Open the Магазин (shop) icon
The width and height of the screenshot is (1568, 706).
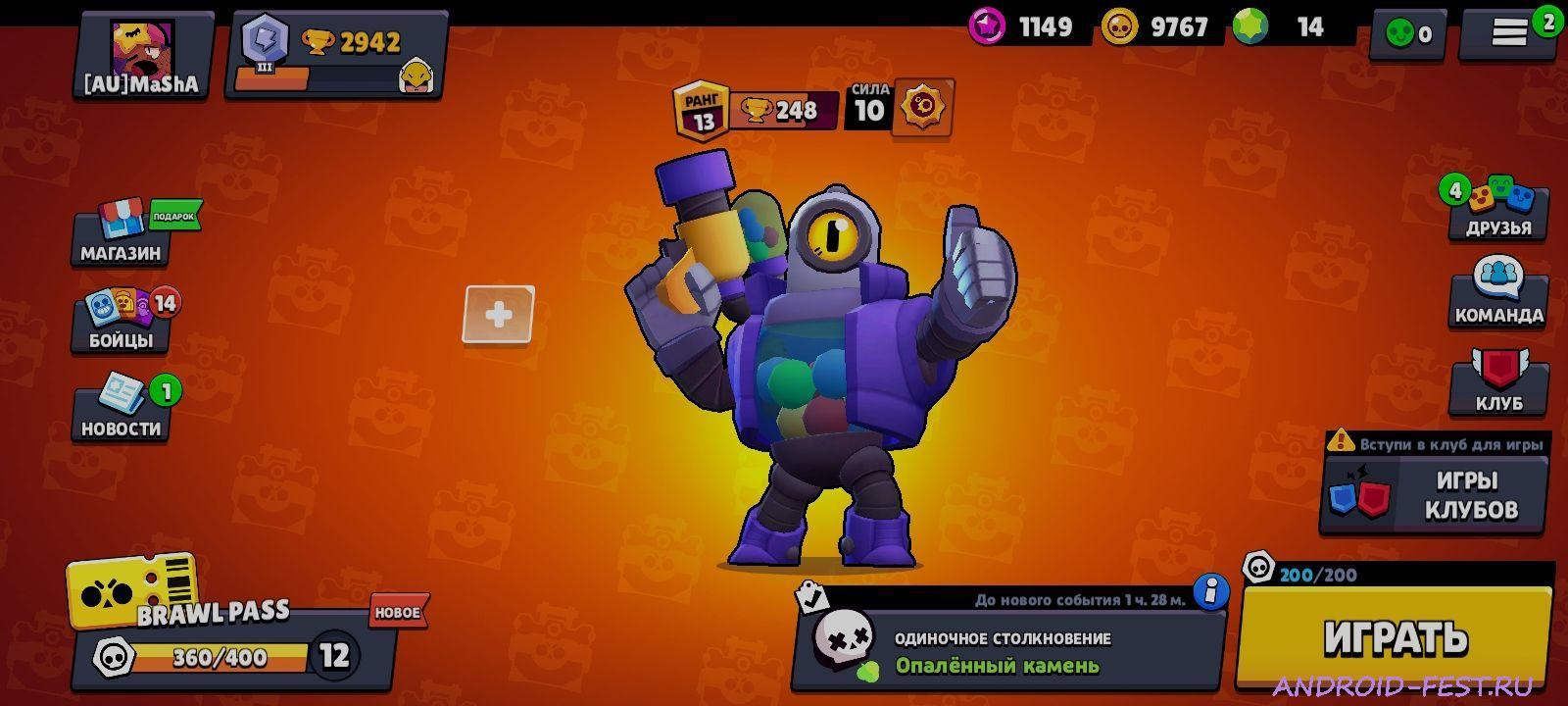pyautogui.click(x=120, y=235)
